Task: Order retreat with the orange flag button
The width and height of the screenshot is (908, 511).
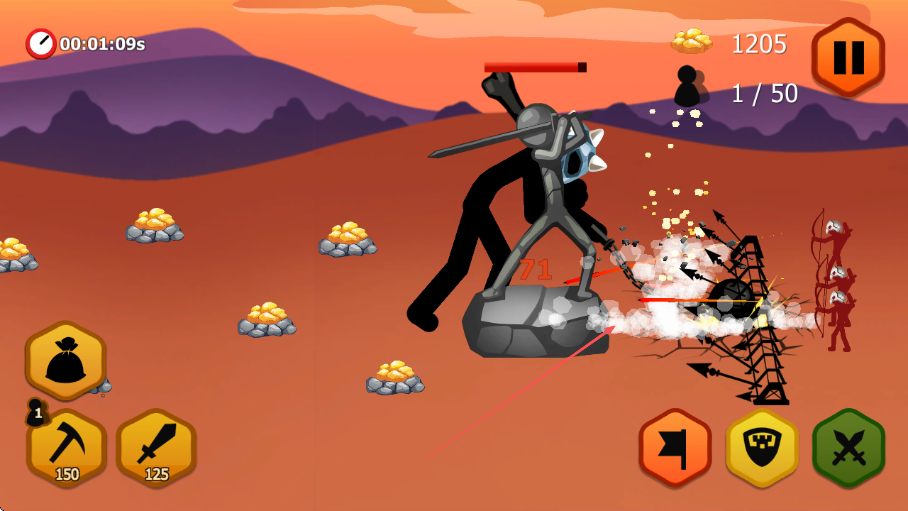Action: click(675, 448)
